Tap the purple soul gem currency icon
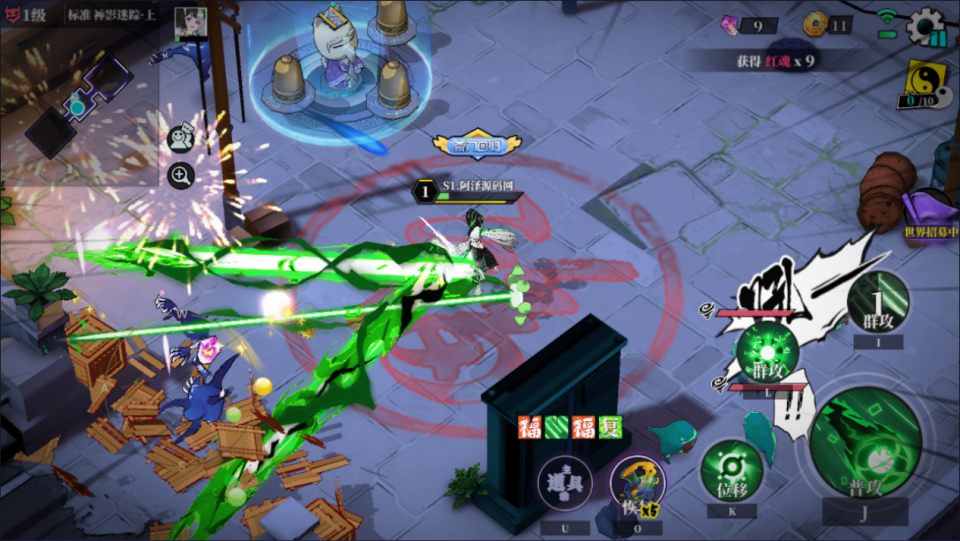Image resolution: width=960 pixels, height=541 pixels. coord(730,26)
